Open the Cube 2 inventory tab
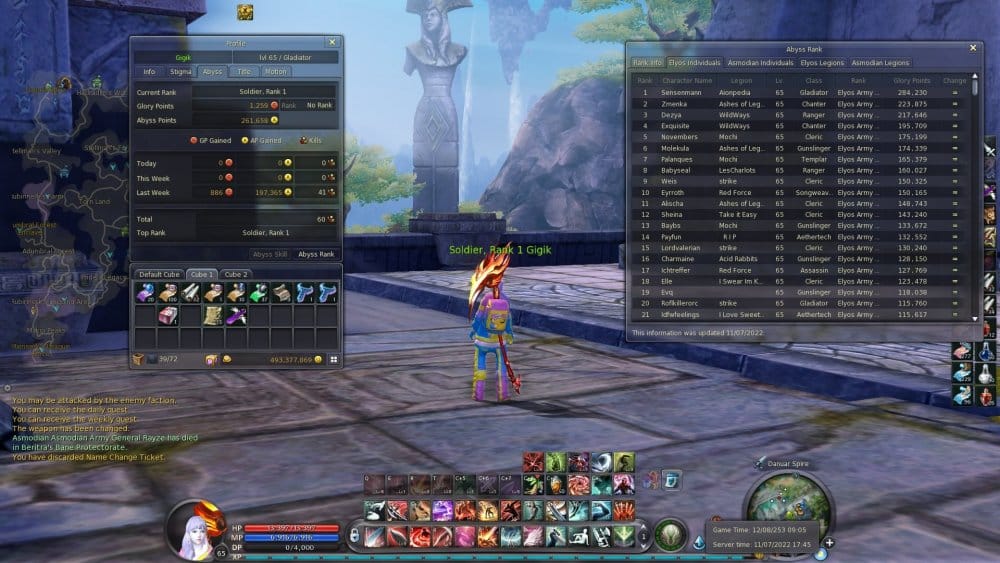This screenshot has height=563, width=1000. pyautogui.click(x=236, y=274)
